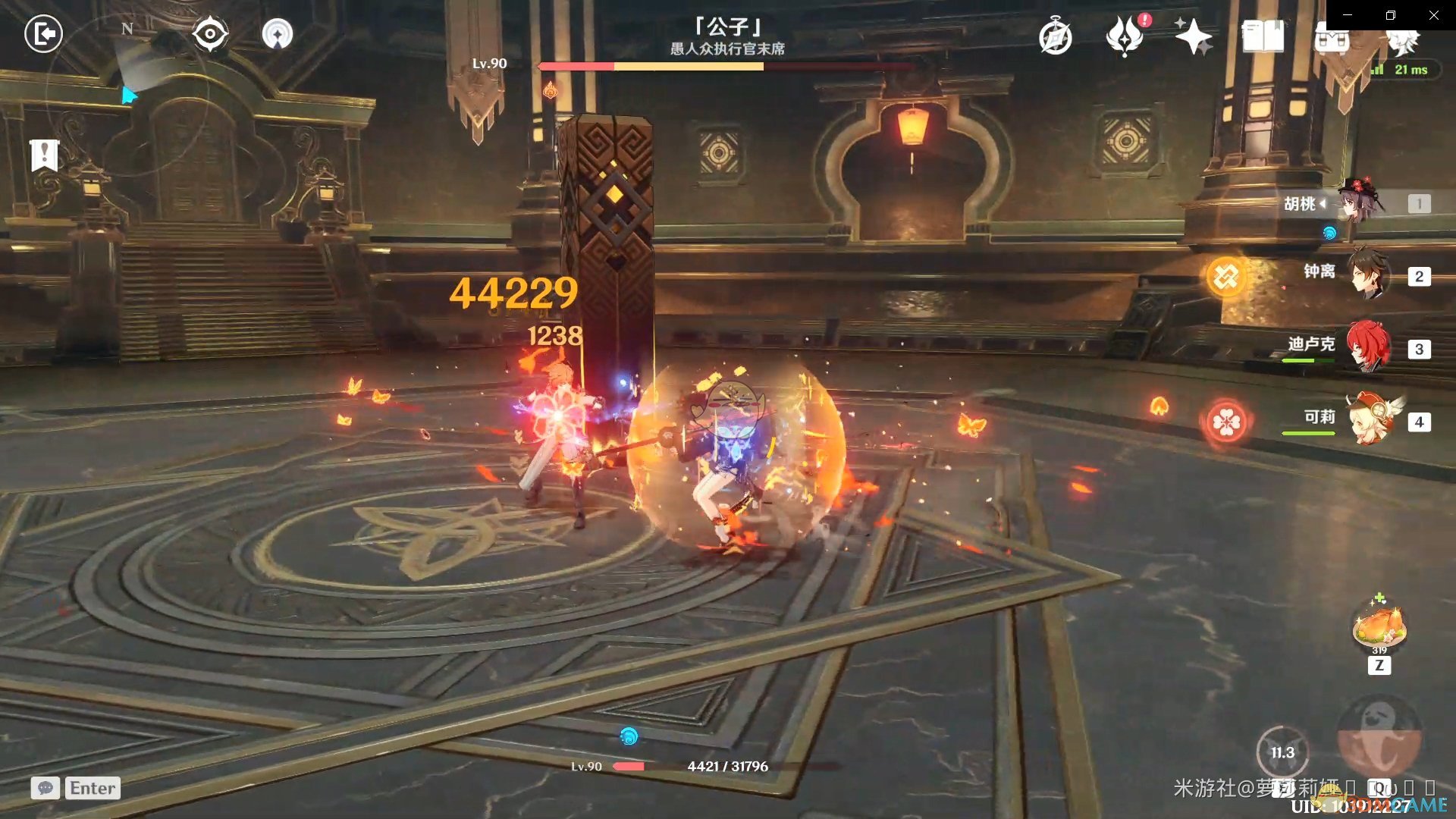Click Hu Tao's elemental skill on cooldown

pyautogui.click(x=1282, y=752)
